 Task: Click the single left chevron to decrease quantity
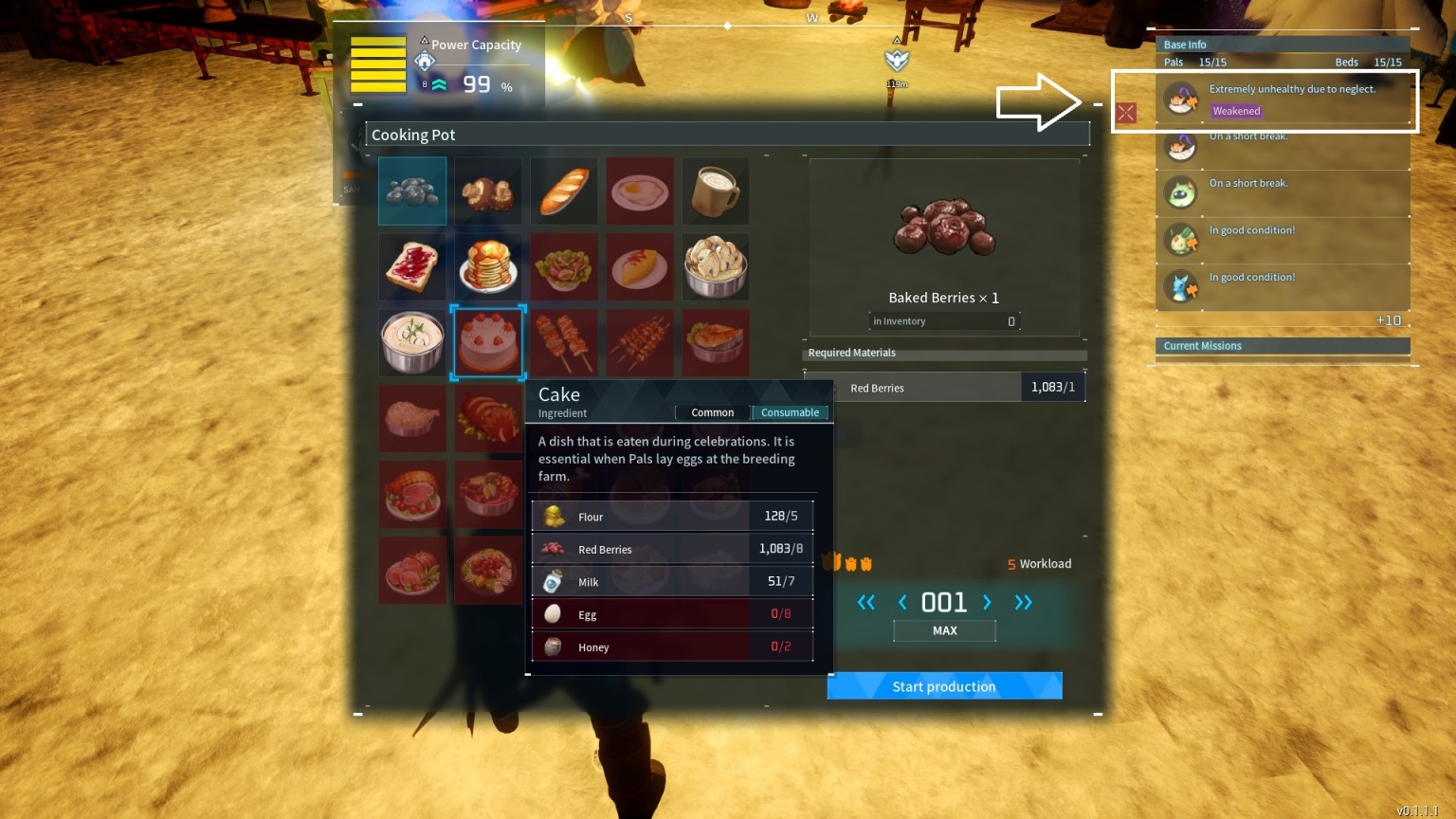(902, 602)
